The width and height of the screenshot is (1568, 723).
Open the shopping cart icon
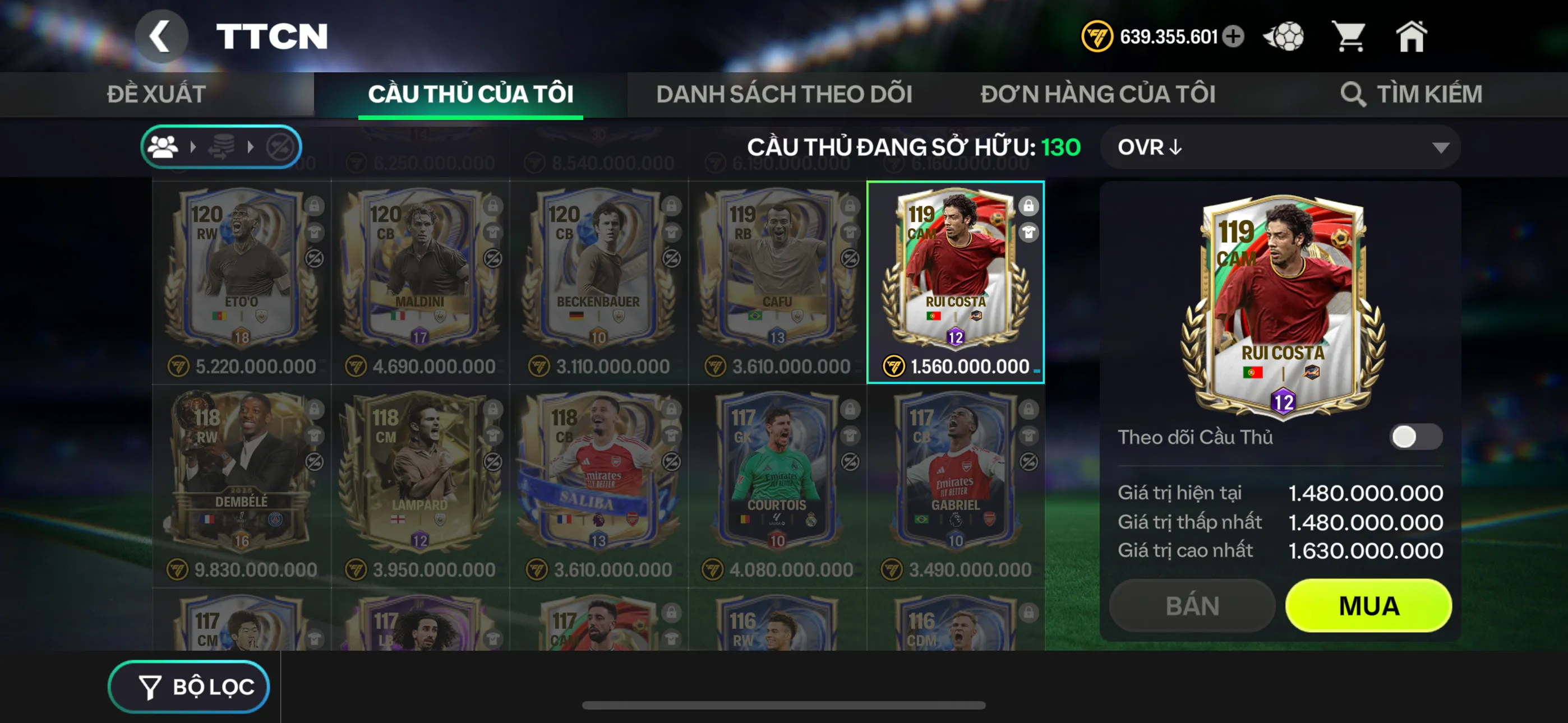[x=1349, y=36]
